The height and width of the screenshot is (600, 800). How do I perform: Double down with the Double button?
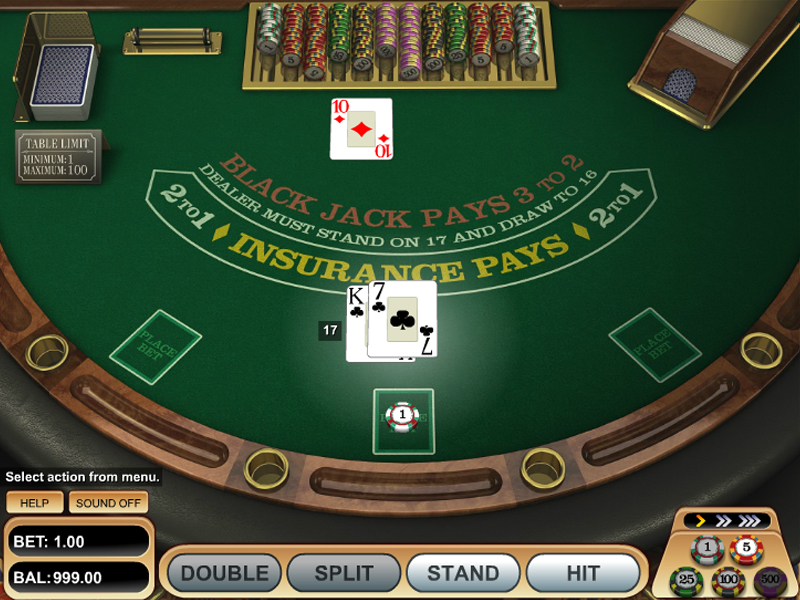[224, 573]
